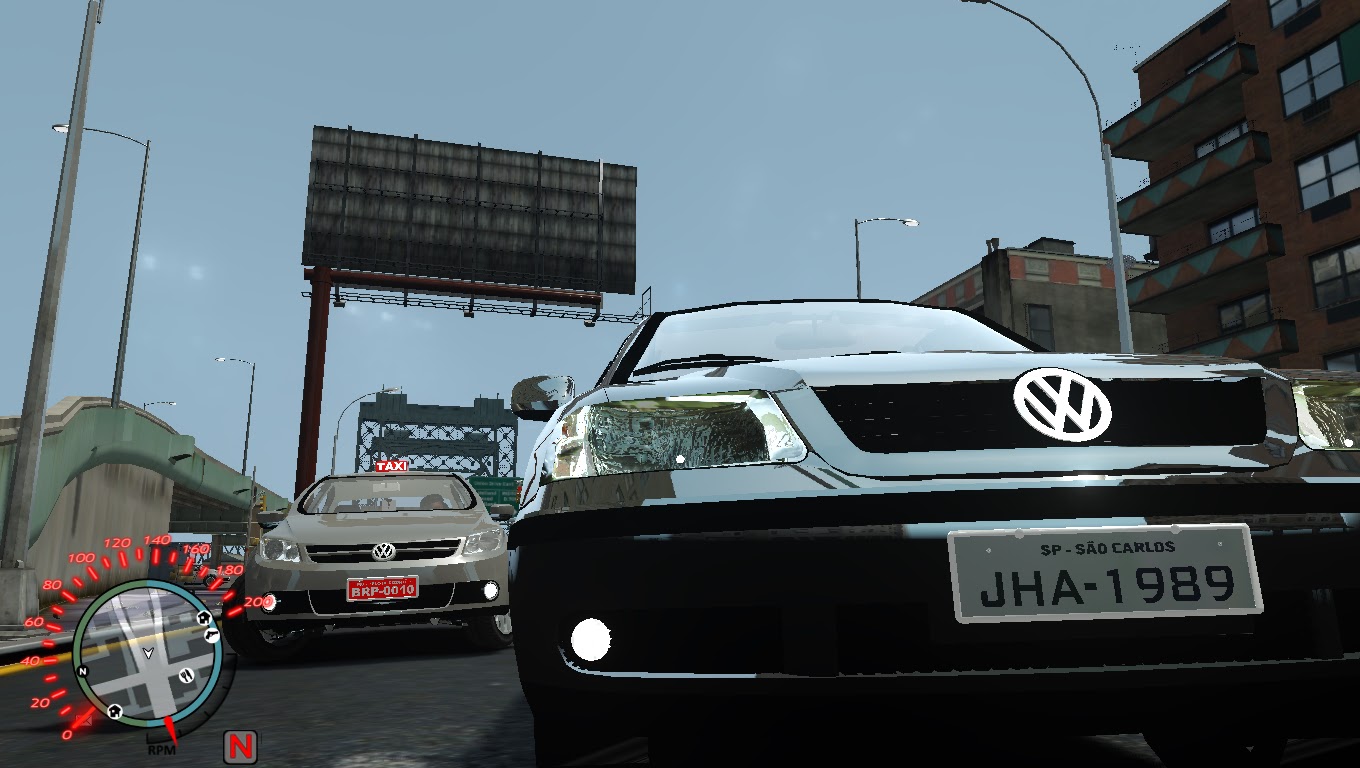
Task: Click the restaurant fork-and-knife minimap icon
Action: 185,676
